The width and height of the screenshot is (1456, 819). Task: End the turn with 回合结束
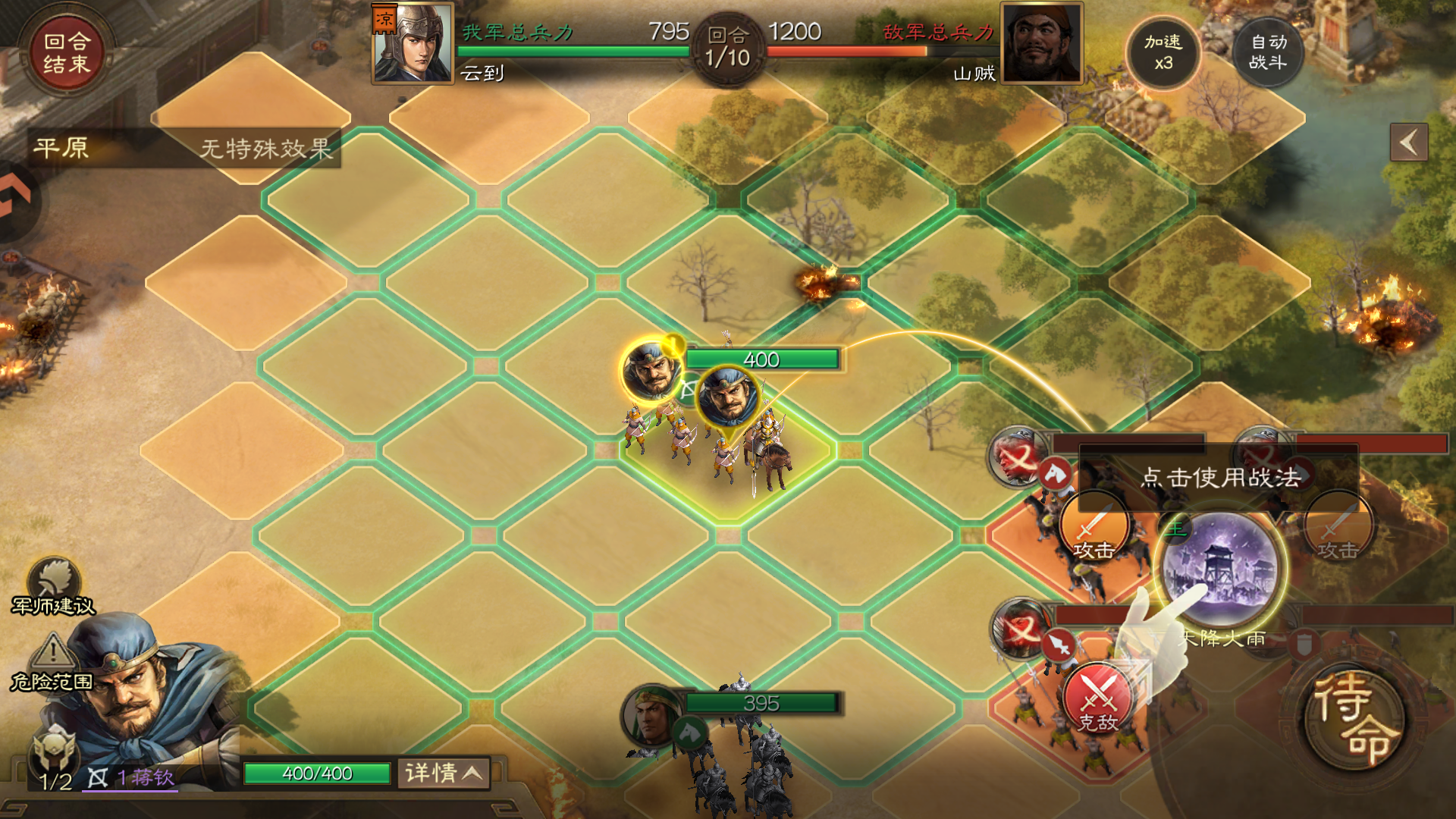coord(66,53)
